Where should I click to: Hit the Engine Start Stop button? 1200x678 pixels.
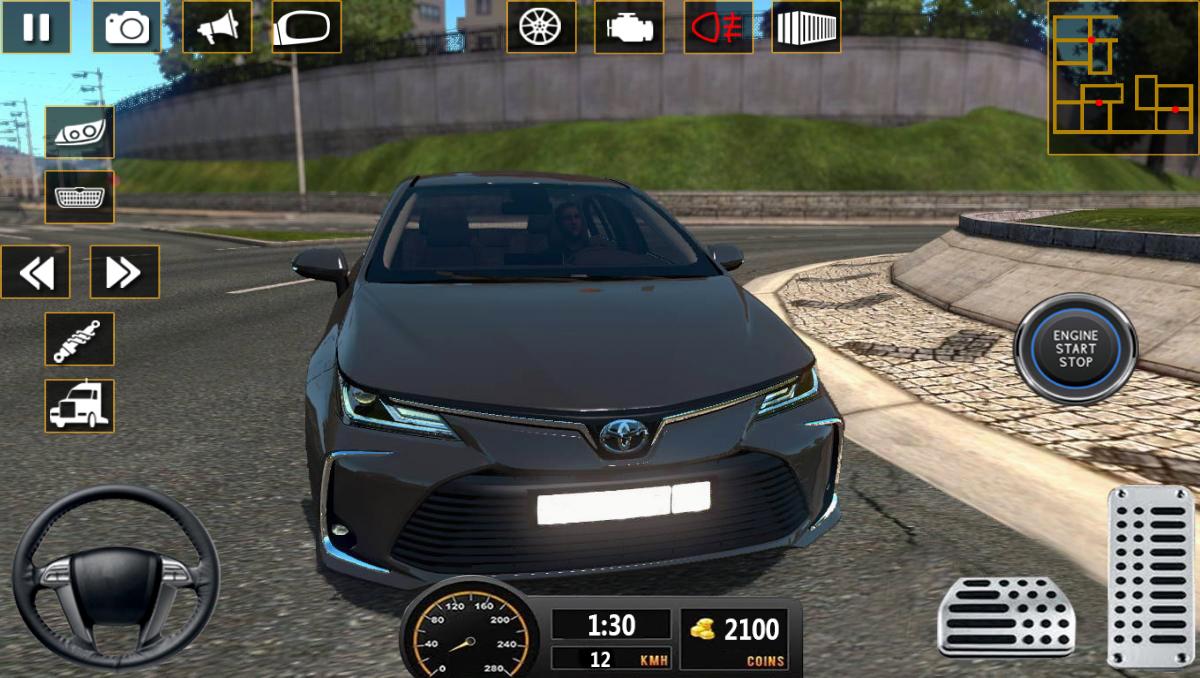[1075, 348]
